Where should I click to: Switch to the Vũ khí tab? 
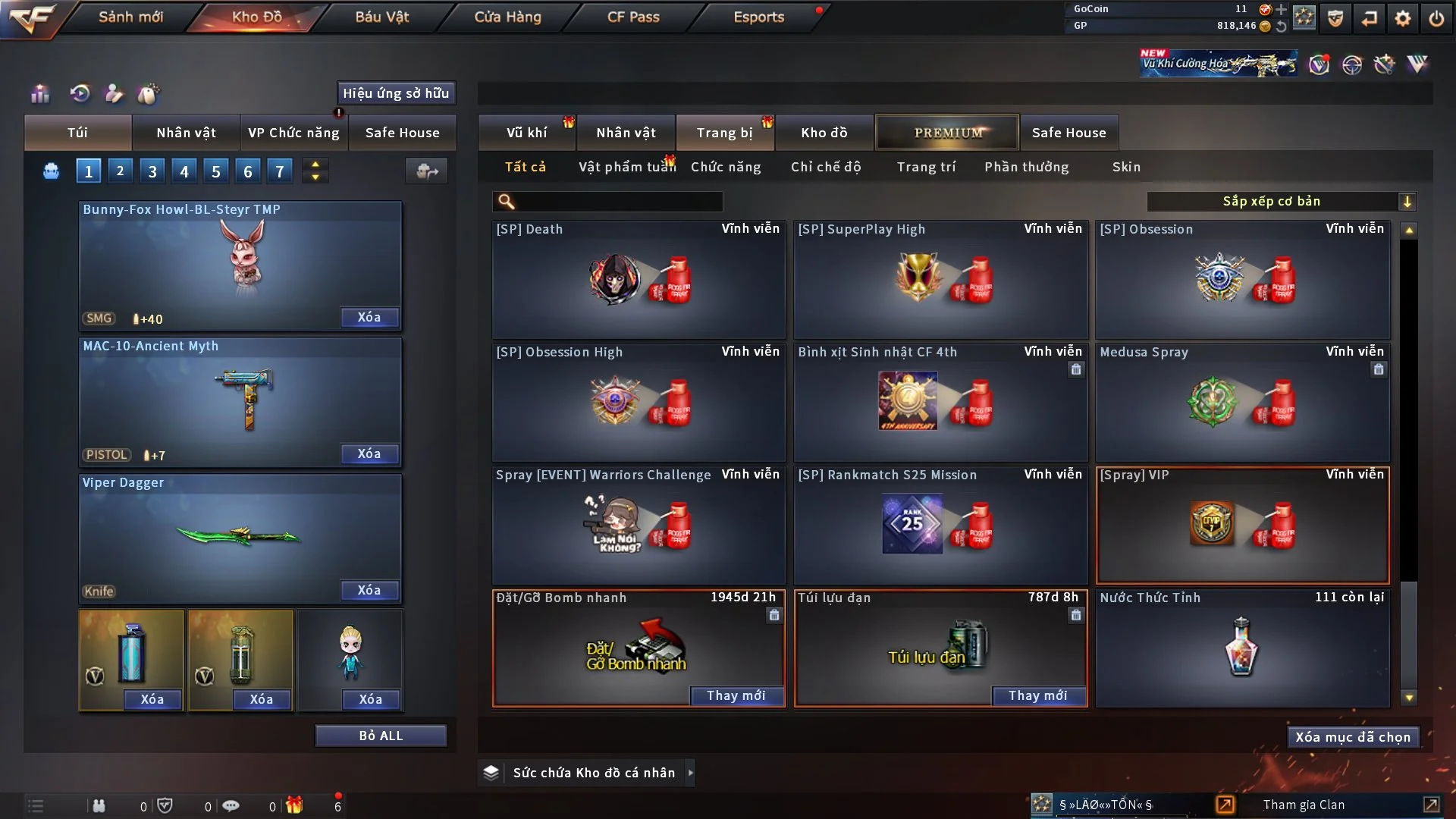(x=526, y=133)
